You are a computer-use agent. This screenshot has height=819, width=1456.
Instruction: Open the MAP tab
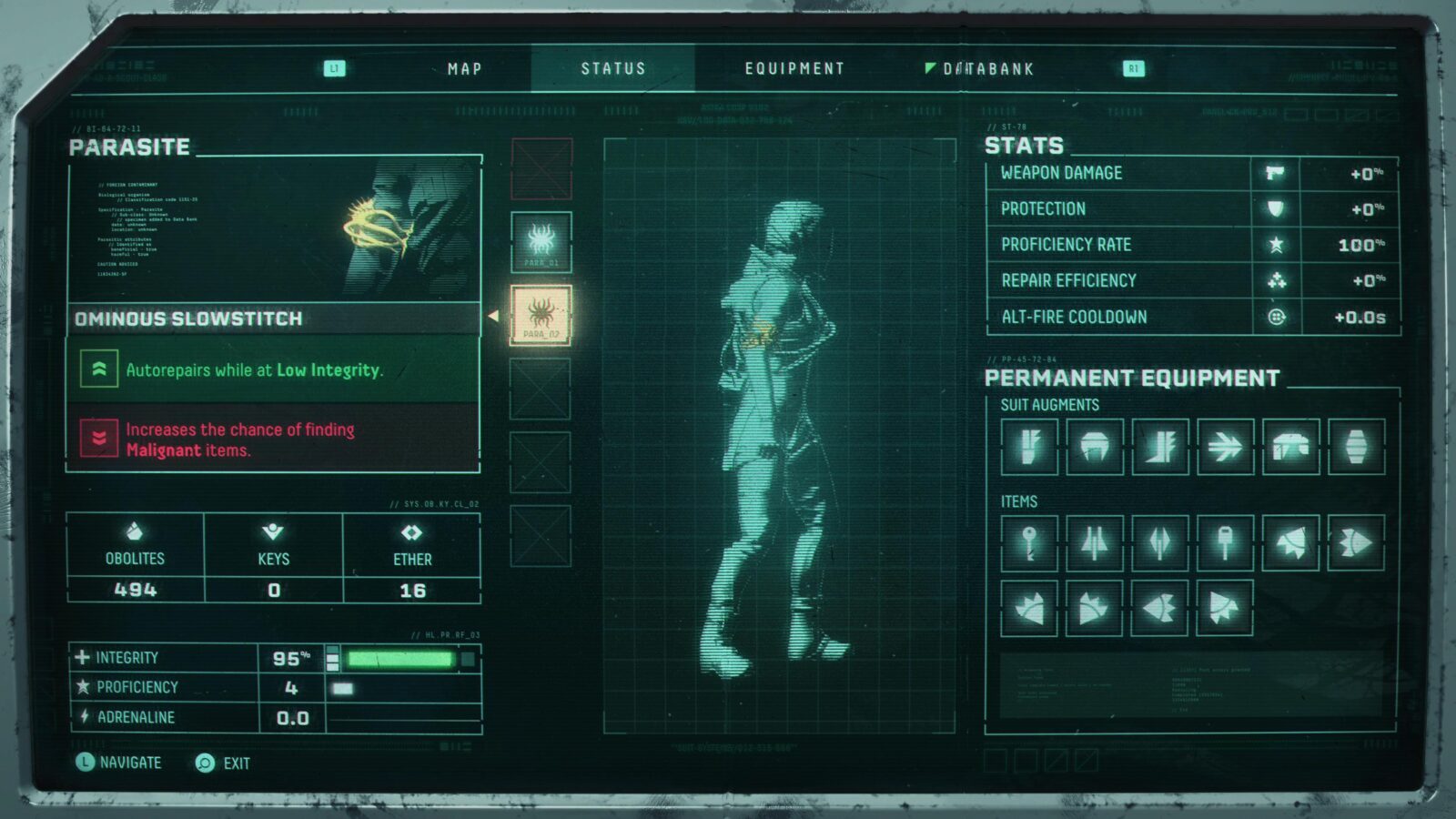click(x=464, y=67)
